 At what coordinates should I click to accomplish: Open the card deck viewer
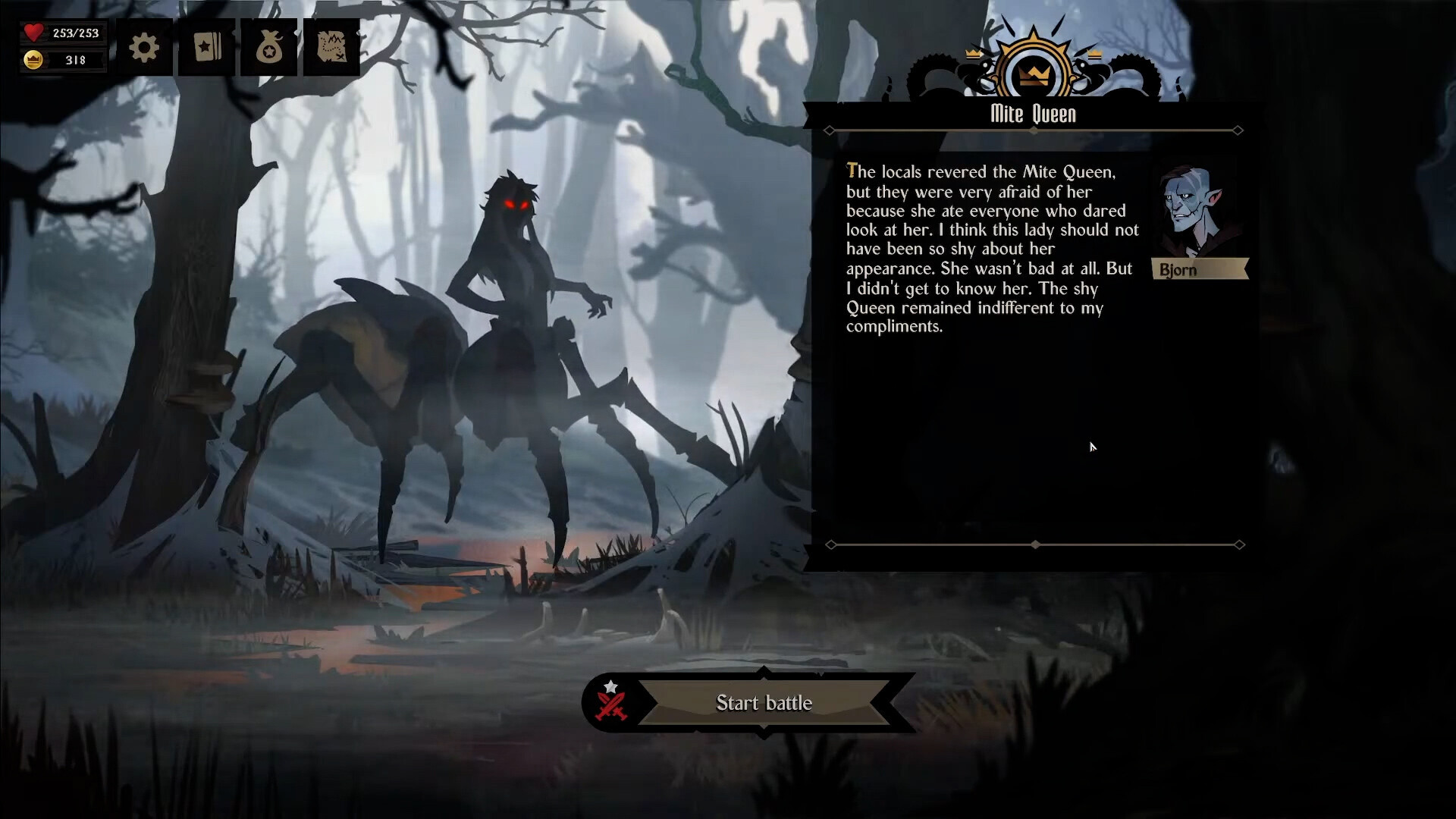click(207, 48)
